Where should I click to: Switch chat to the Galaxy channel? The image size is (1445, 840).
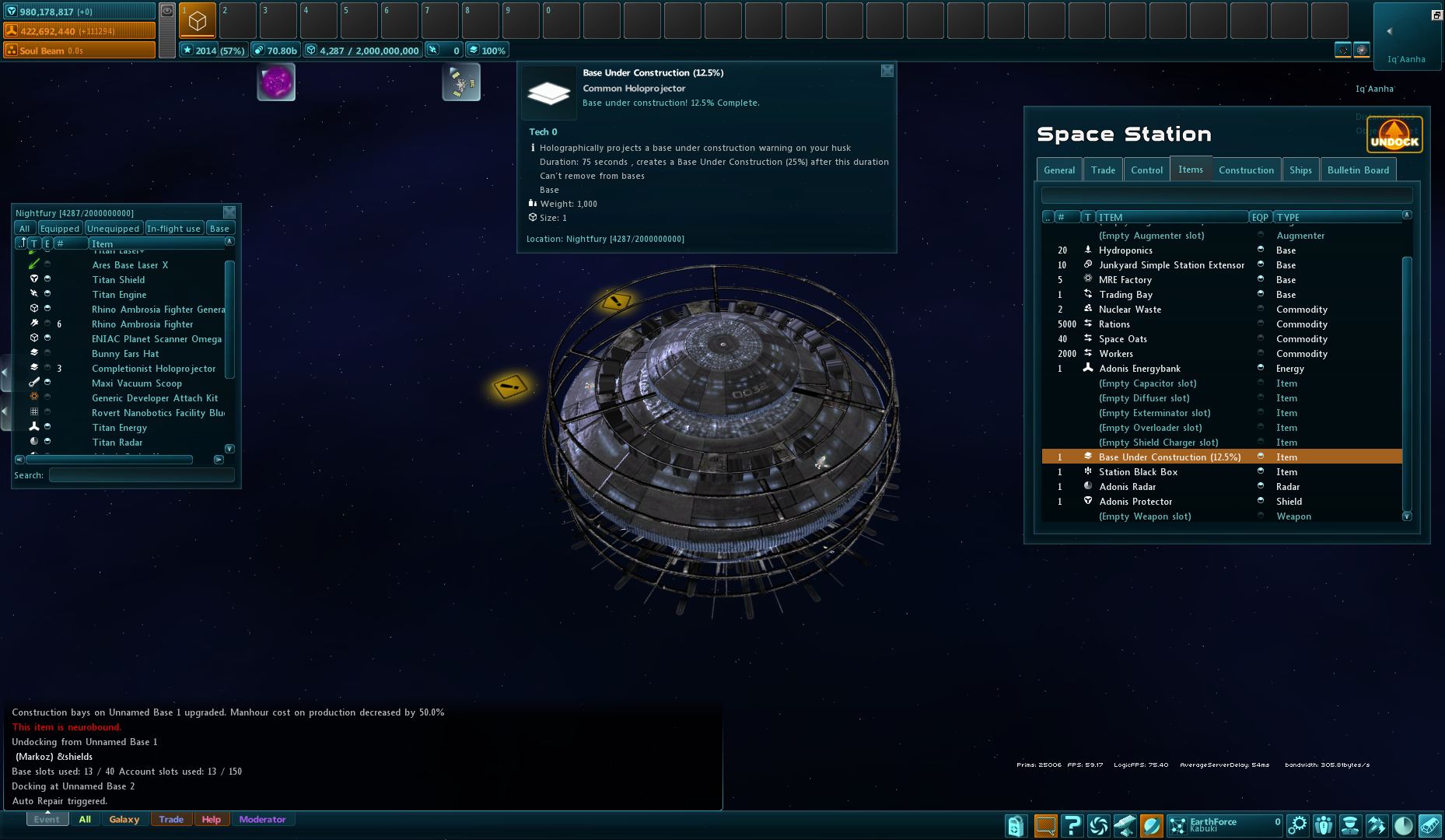point(124,820)
